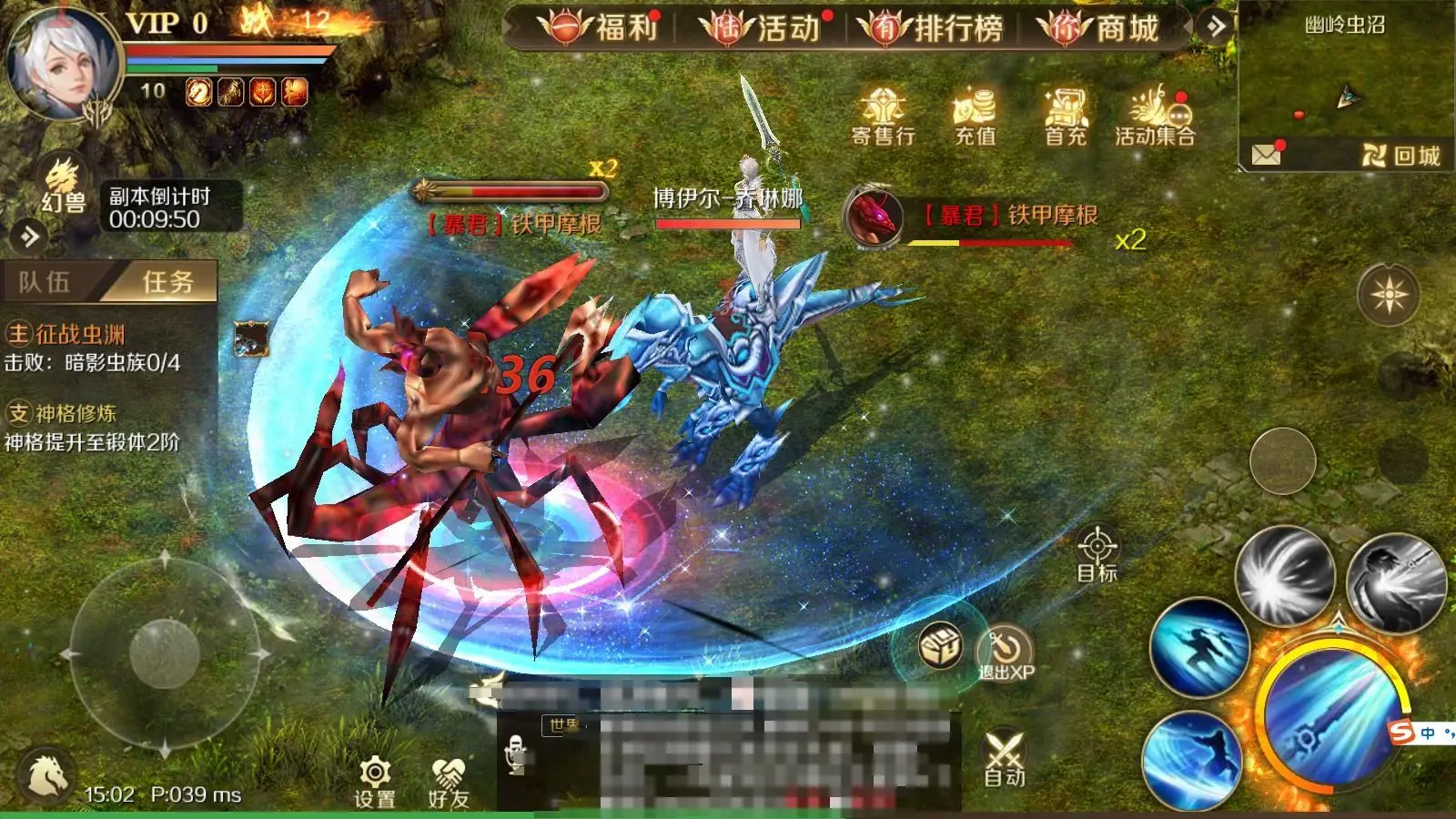The width and height of the screenshot is (1456, 819).
Task: Open 设置 settings
Action: [375, 782]
